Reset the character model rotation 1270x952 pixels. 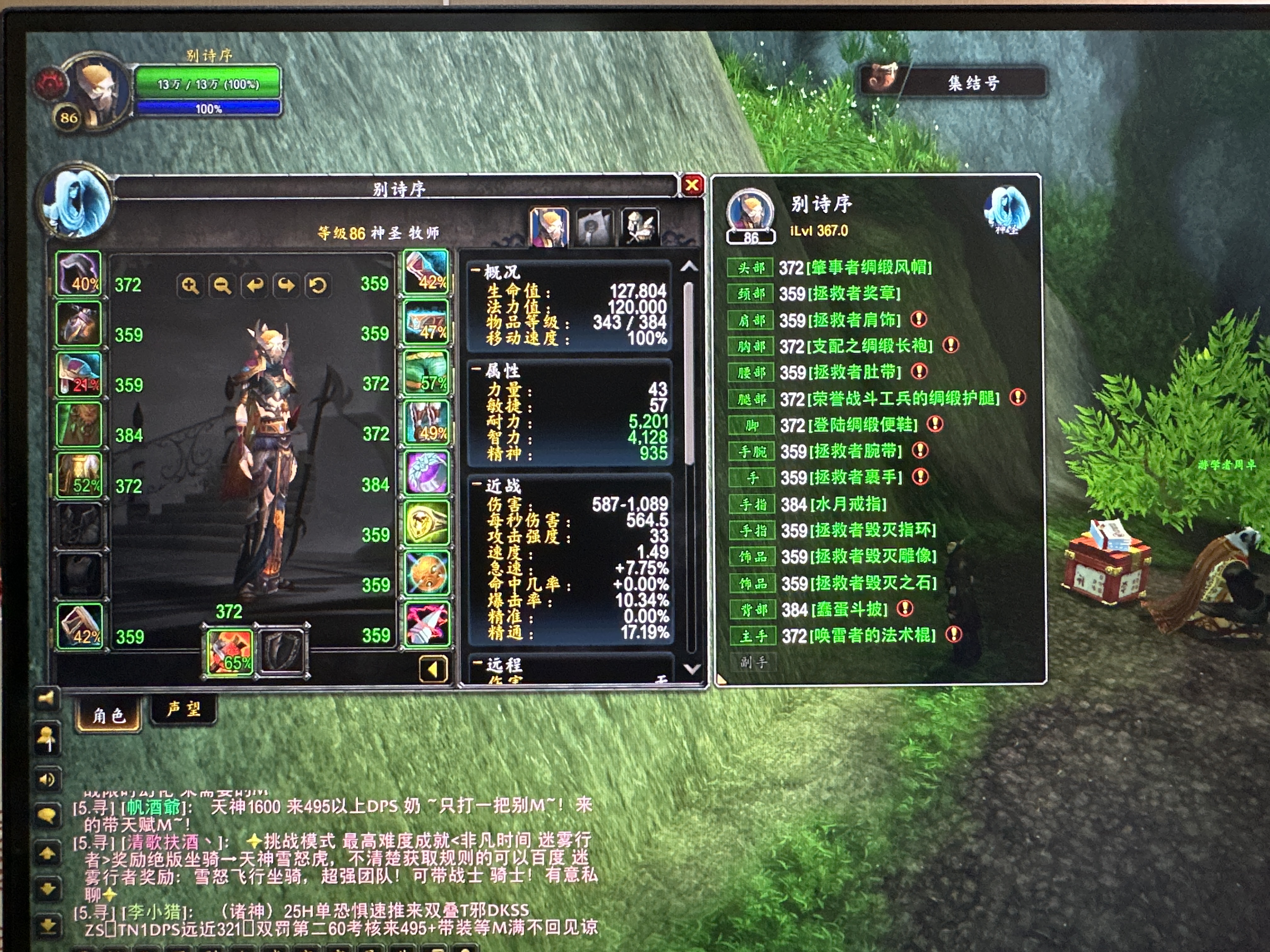click(x=317, y=285)
